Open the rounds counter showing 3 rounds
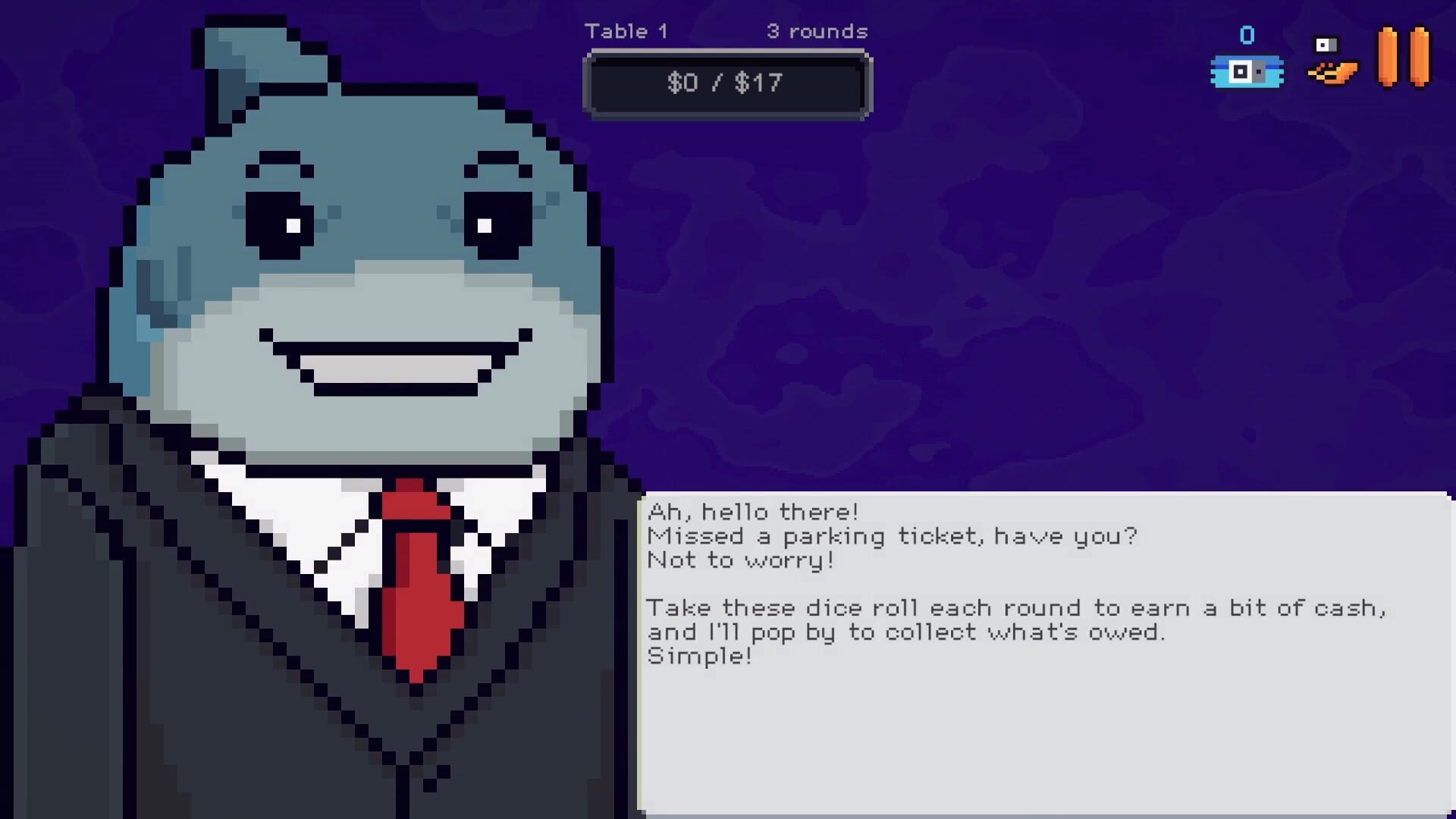 click(x=817, y=31)
